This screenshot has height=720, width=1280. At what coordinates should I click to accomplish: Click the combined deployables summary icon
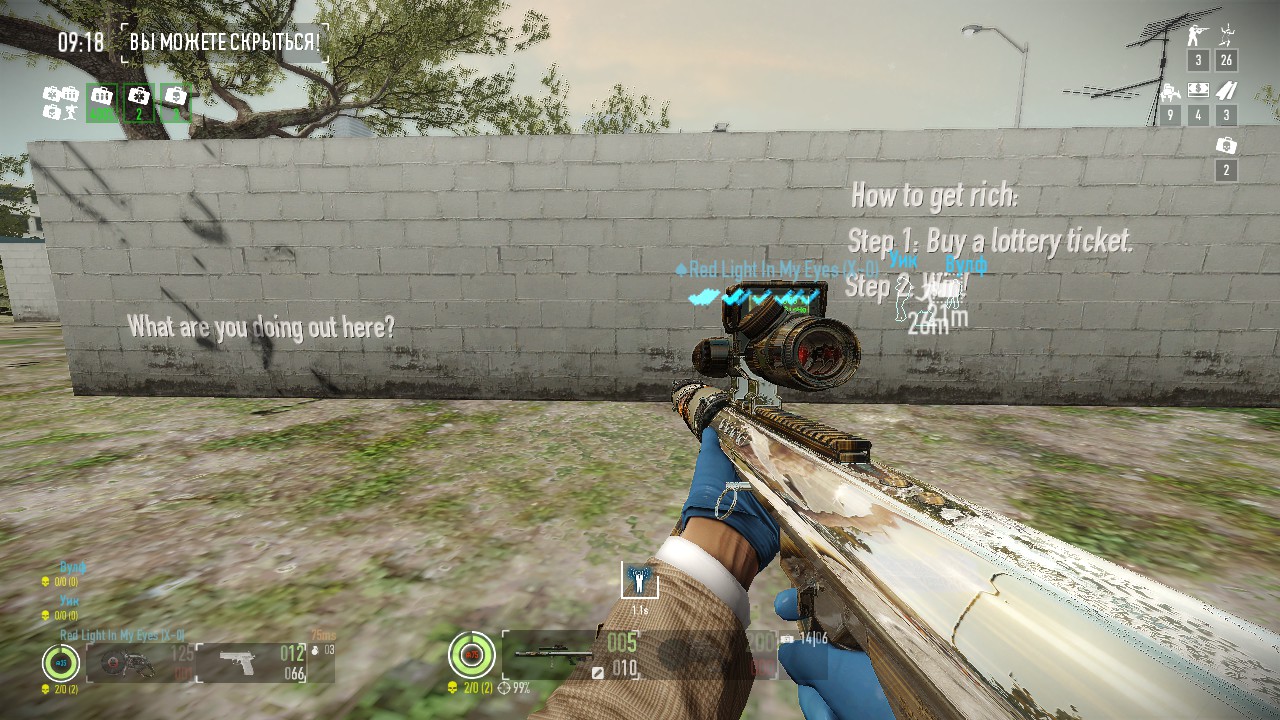pos(61,103)
